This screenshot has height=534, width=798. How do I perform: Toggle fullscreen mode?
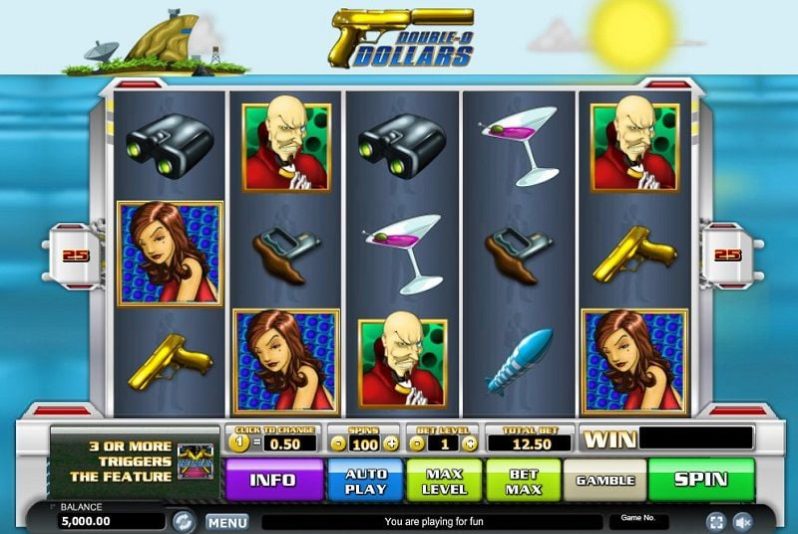pyautogui.click(x=716, y=522)
